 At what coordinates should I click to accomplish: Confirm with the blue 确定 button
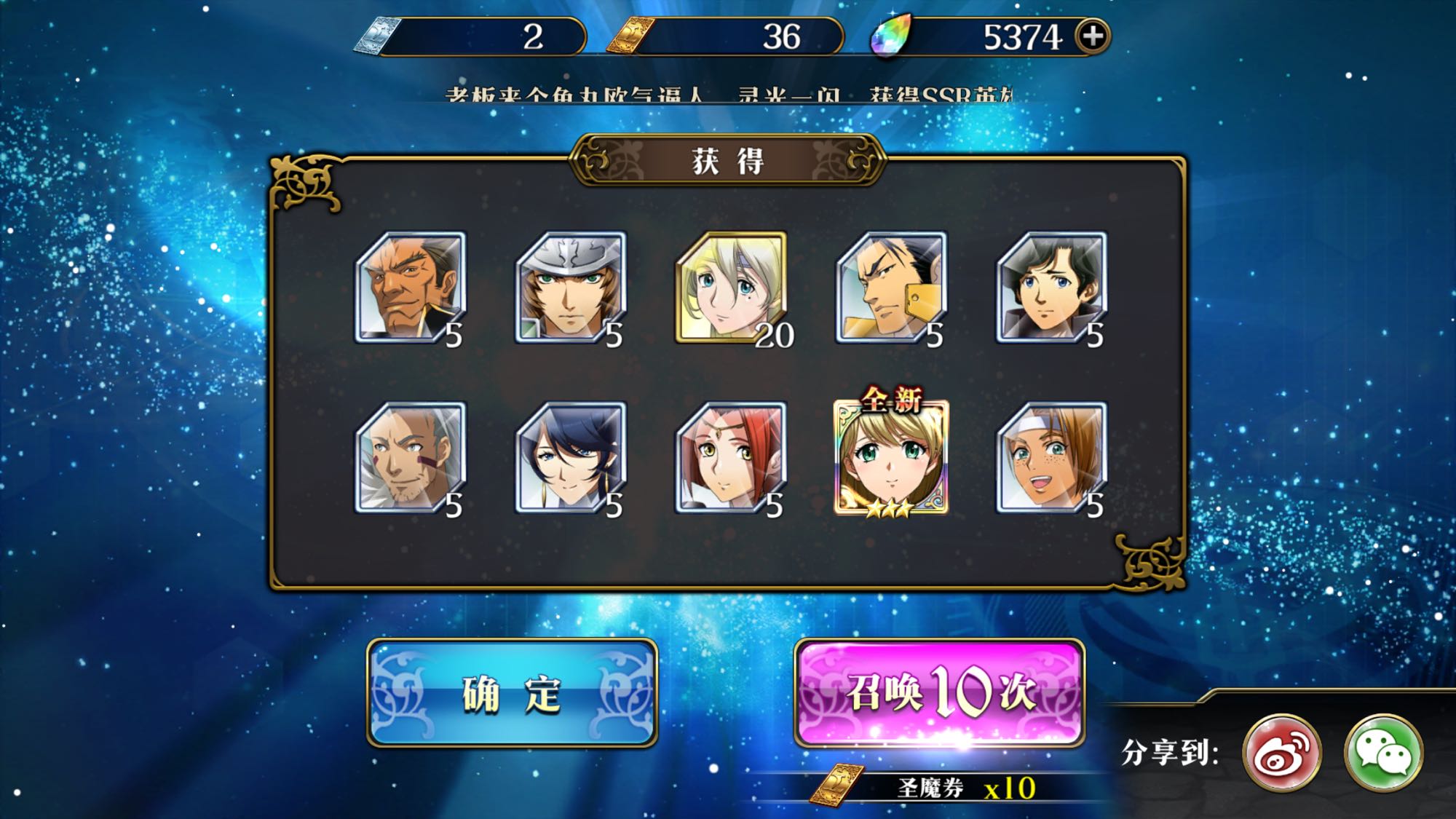click(512, 692)
